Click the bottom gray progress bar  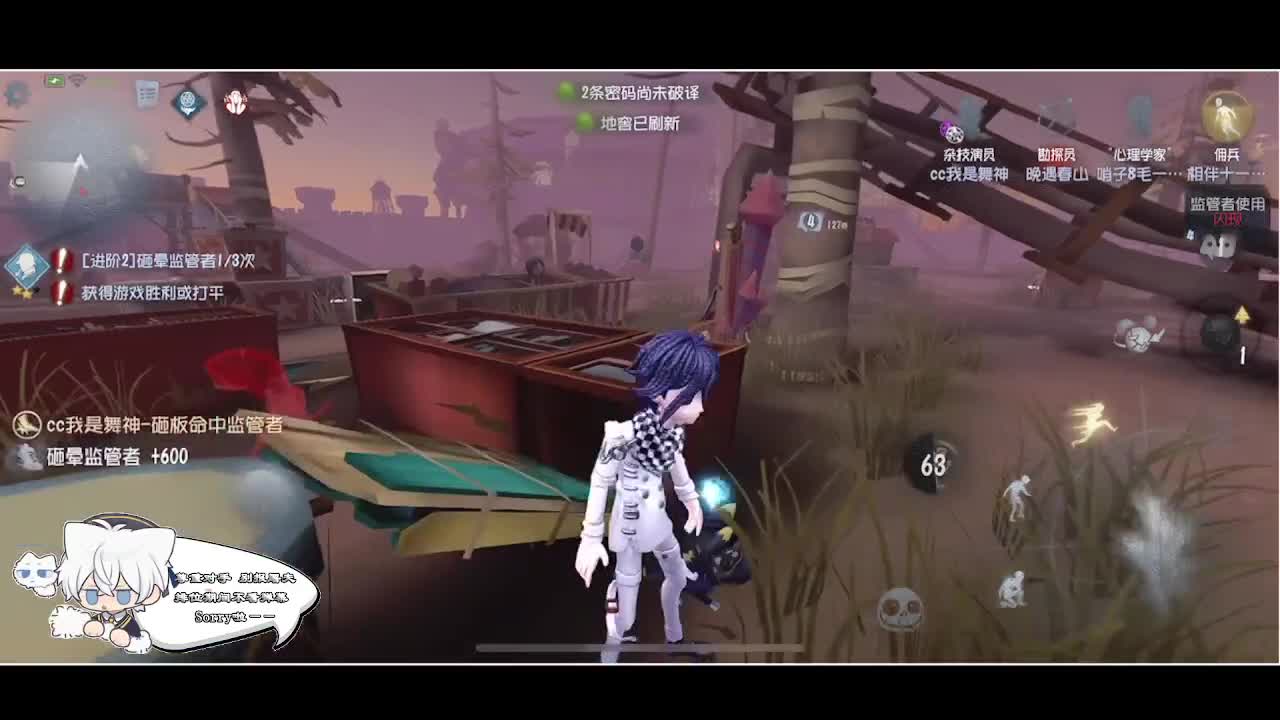640,648
